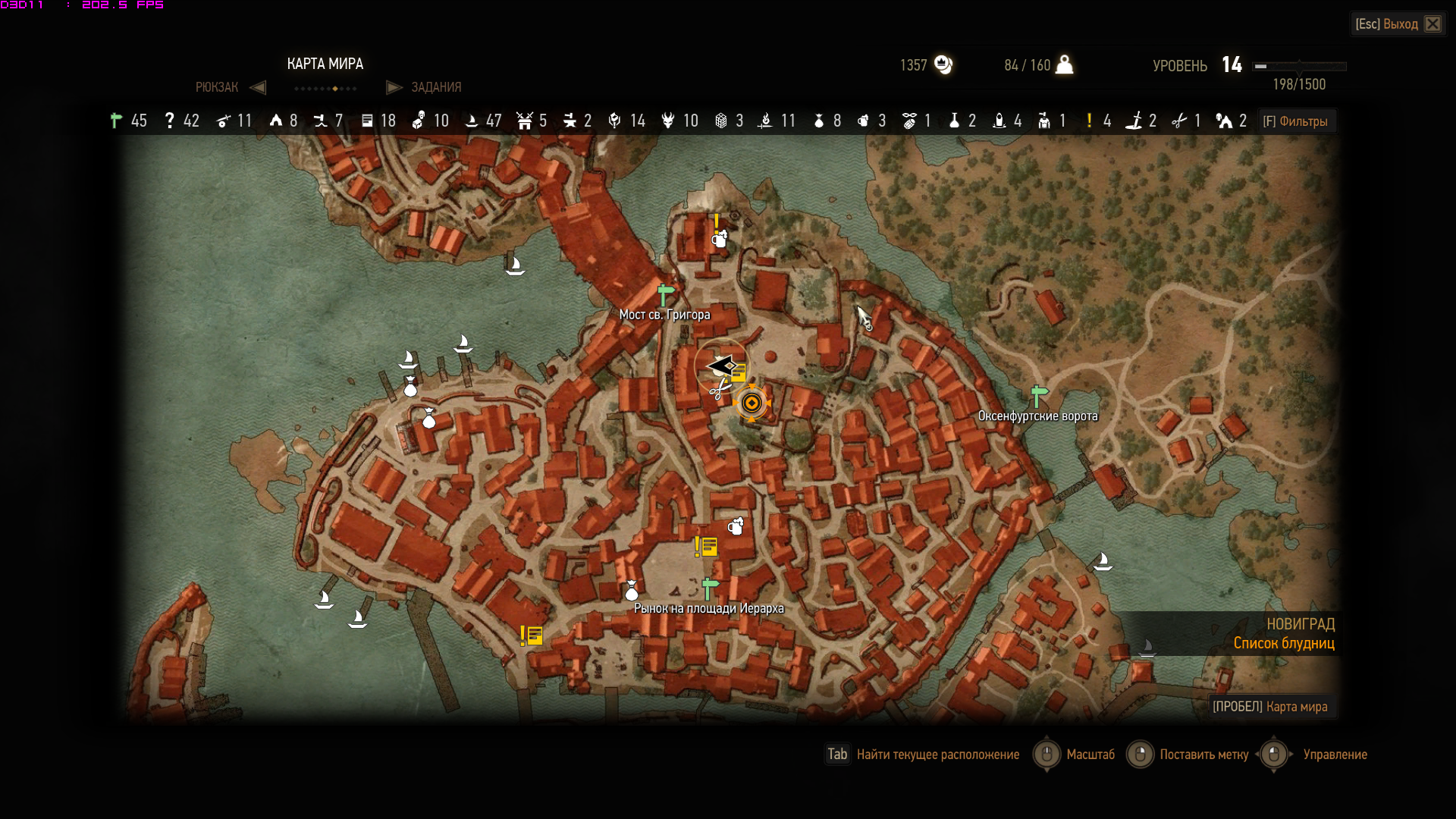Toggle the notice board filter icon
The height and width of the screenshot is (819, 1456).
[x=367, y=121]
